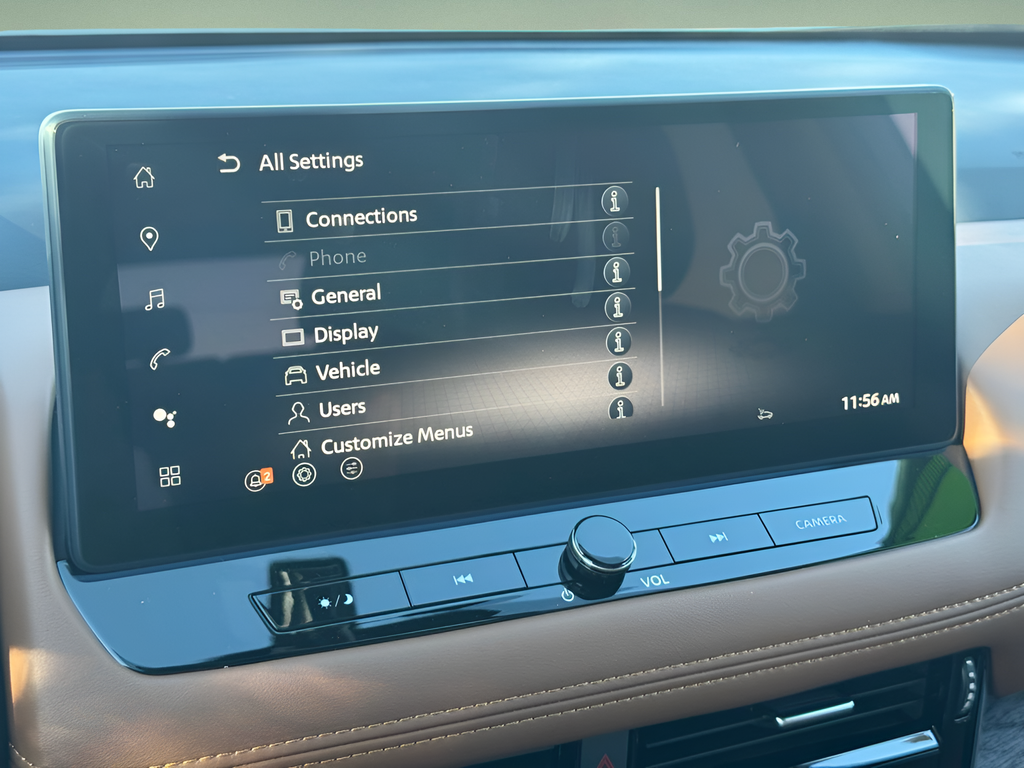Click the home icon in the sidebar
This screenshot has width=1024, height=768.
point(145,178)
